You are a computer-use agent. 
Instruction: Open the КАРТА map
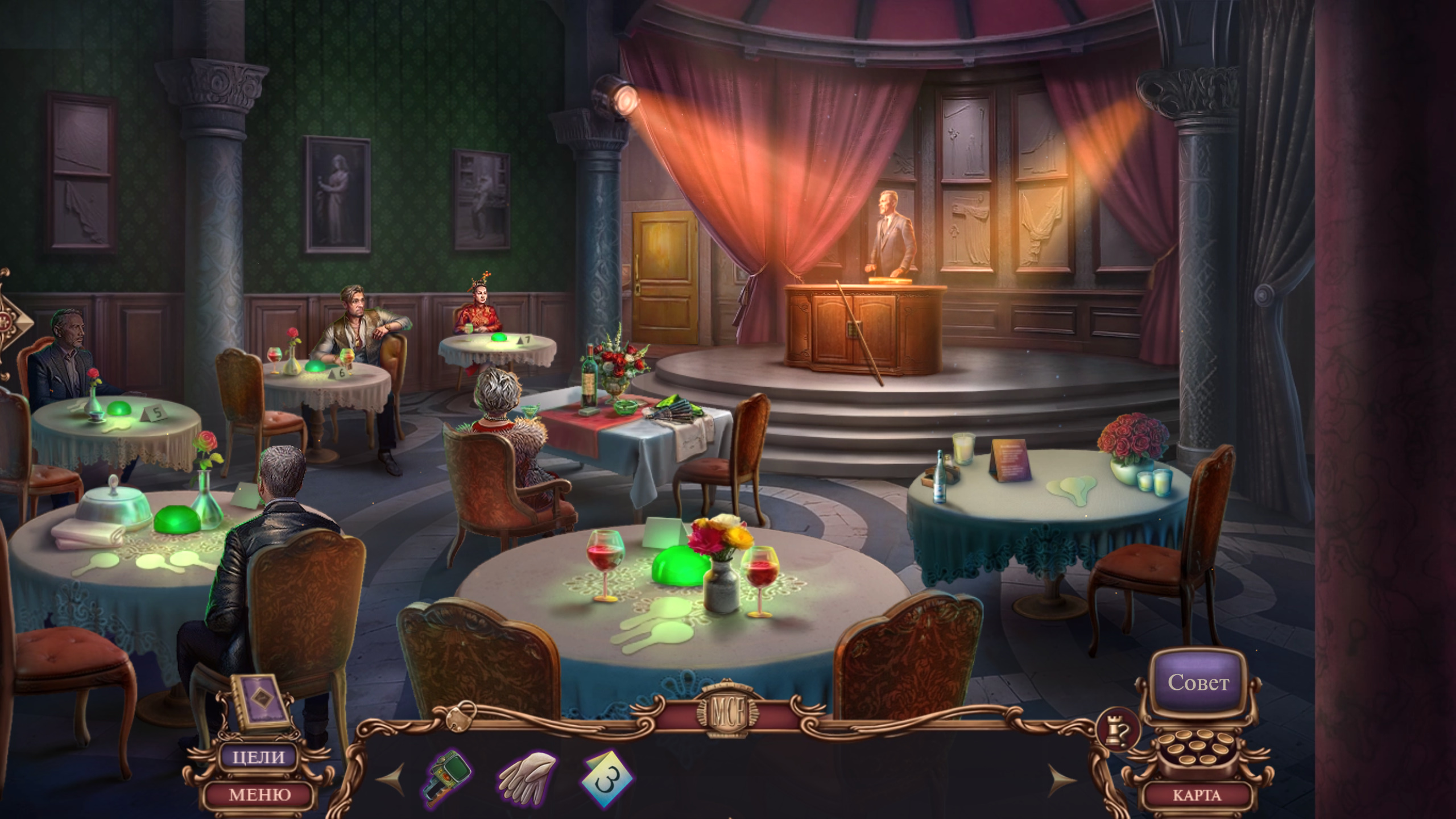click(x=1197, y=795)
